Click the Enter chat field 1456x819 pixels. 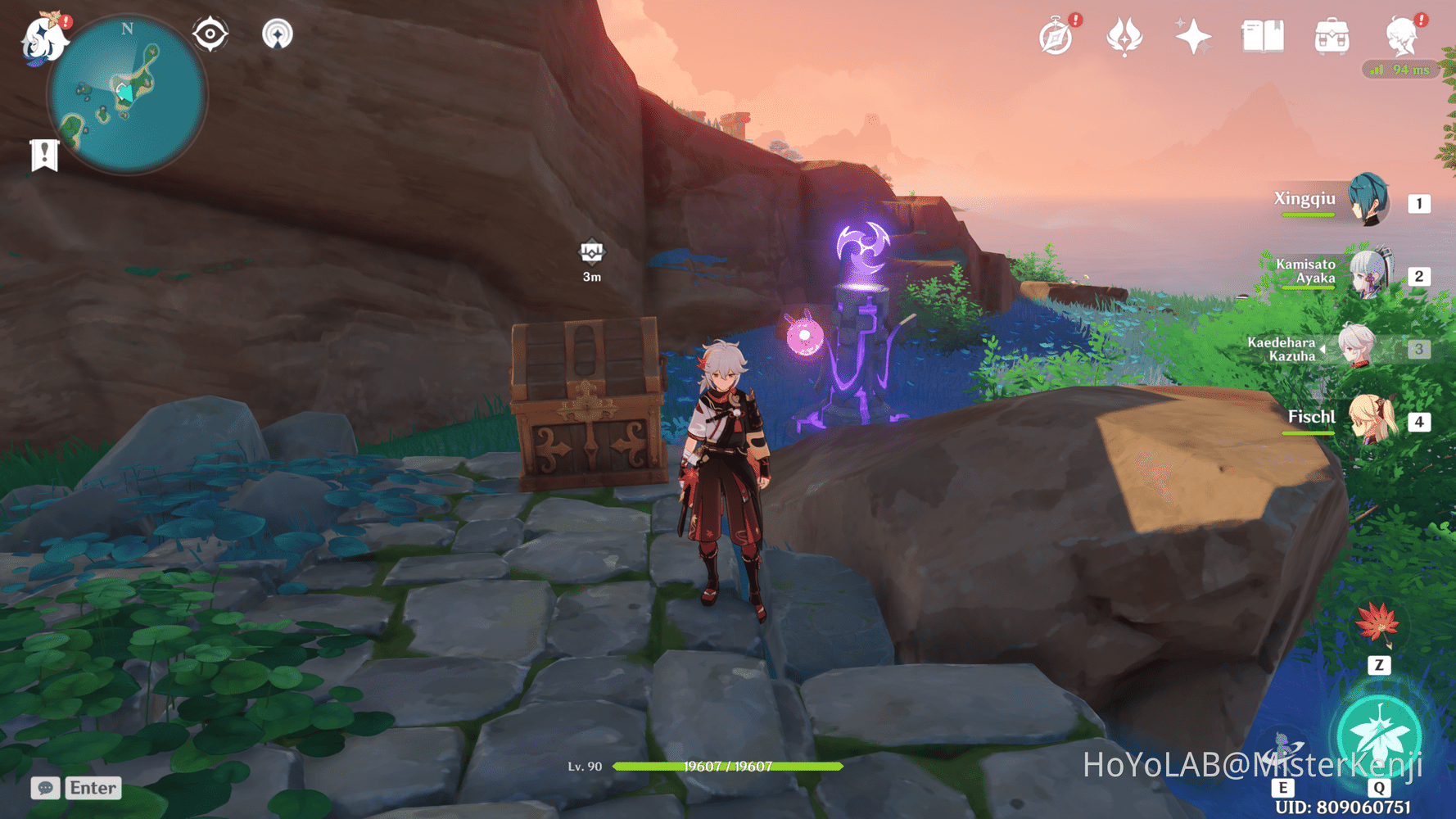[x=92, y=788]
